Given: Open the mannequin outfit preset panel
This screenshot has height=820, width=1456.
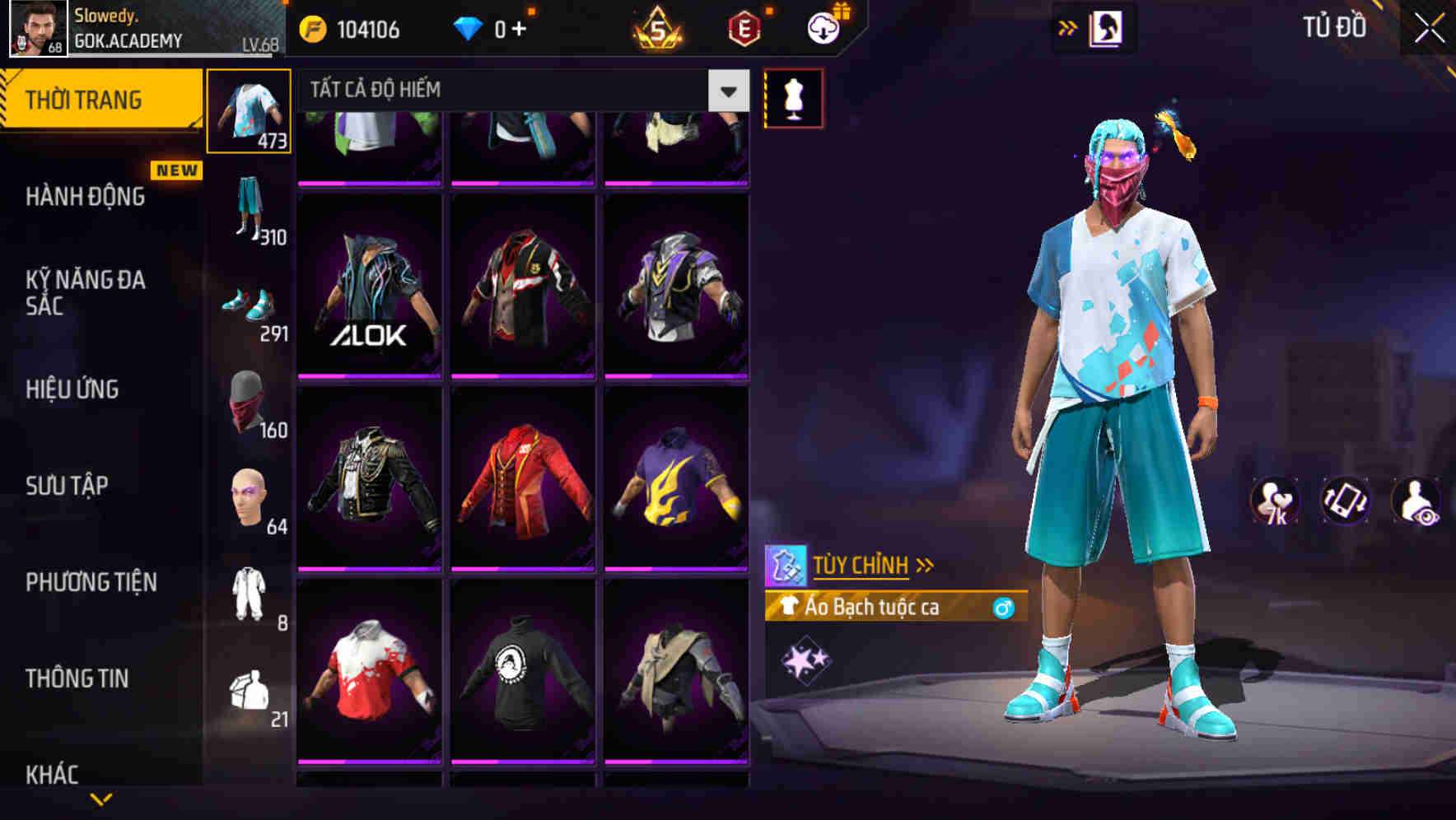Looking at the screenshot, I should [793, 96].
